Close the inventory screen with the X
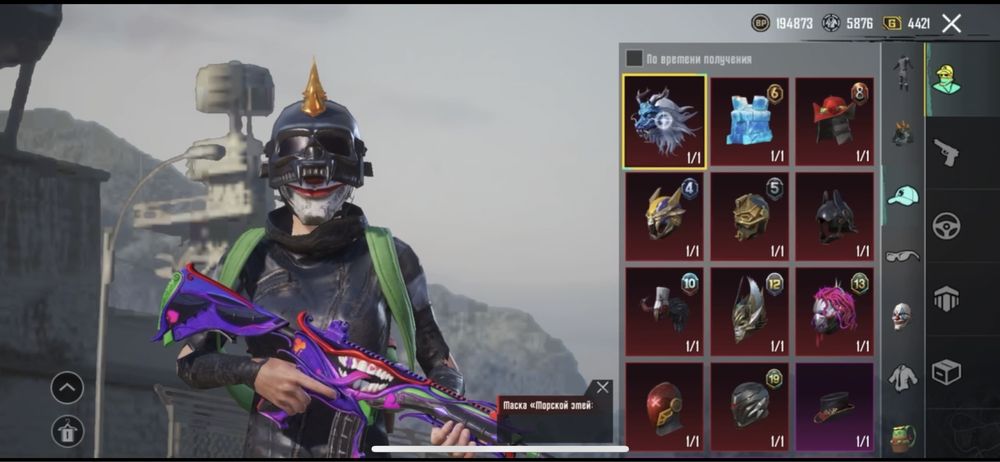The width and height of the screenshot is (1000, 462). coord(951,23)
